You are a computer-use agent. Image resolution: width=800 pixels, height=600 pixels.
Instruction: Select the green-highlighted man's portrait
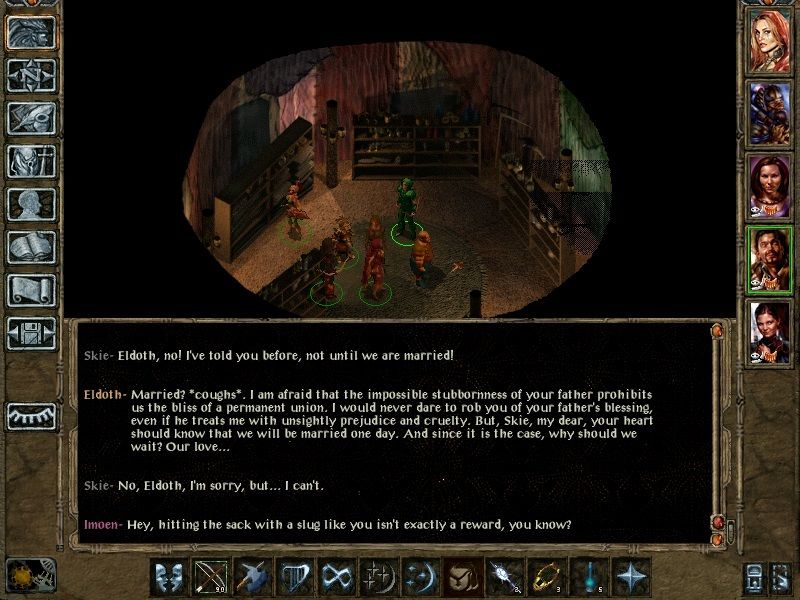coord(770,256)
